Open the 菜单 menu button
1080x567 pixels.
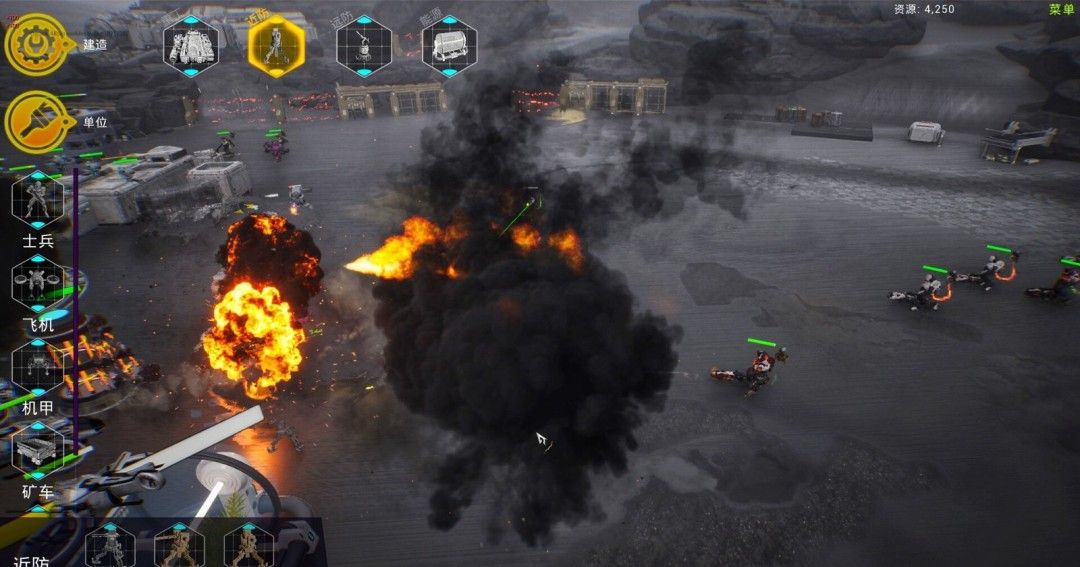[x=1061, y=9]
